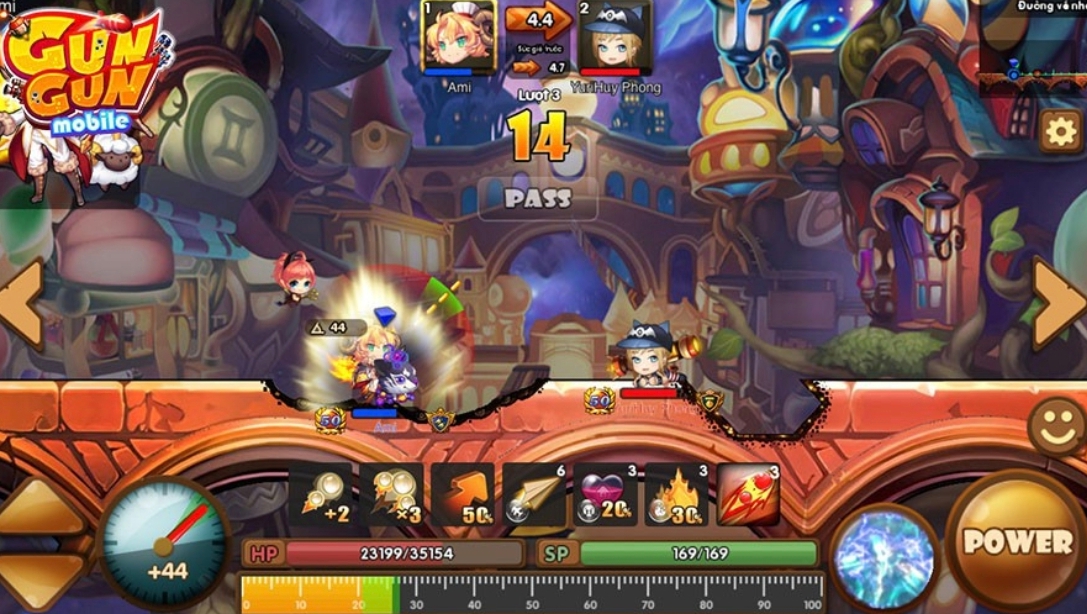This screenshot has width=1087, height=614.
Task: Activate the blue lightning orb special
Action: coord(884,556)
